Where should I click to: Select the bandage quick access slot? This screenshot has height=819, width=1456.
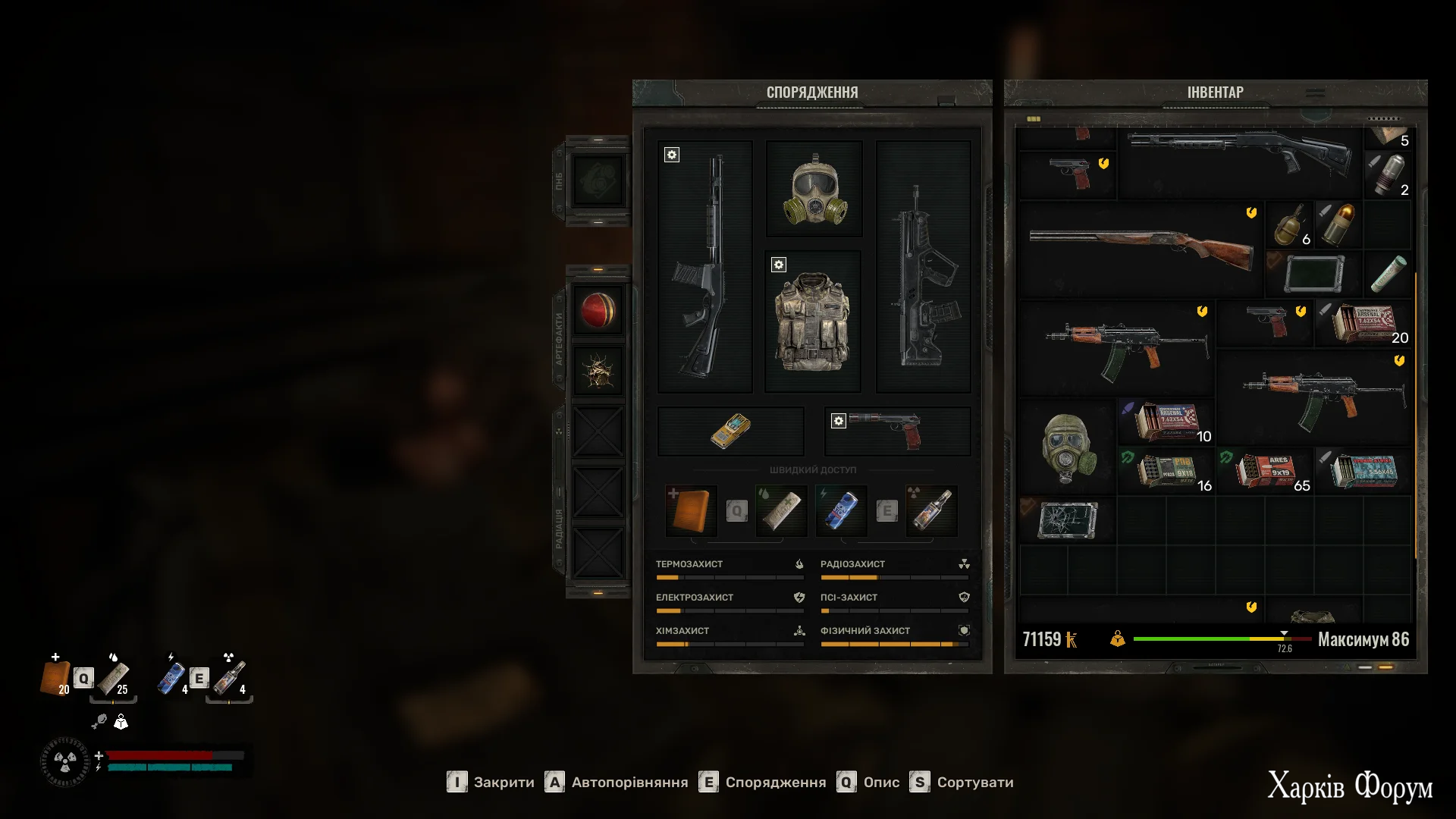coord(781,510)
